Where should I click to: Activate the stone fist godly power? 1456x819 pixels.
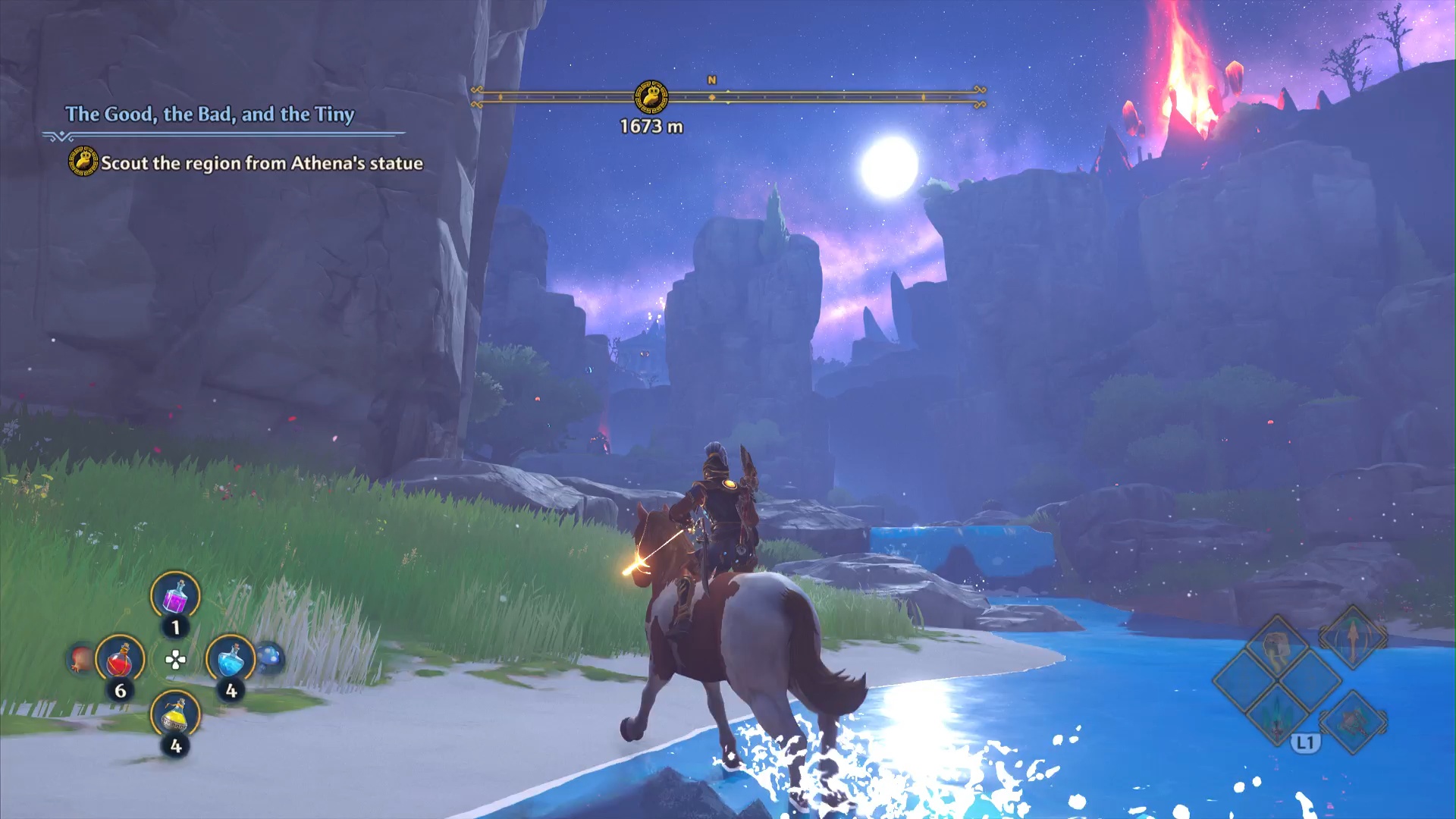click(x=1279, y=648)
